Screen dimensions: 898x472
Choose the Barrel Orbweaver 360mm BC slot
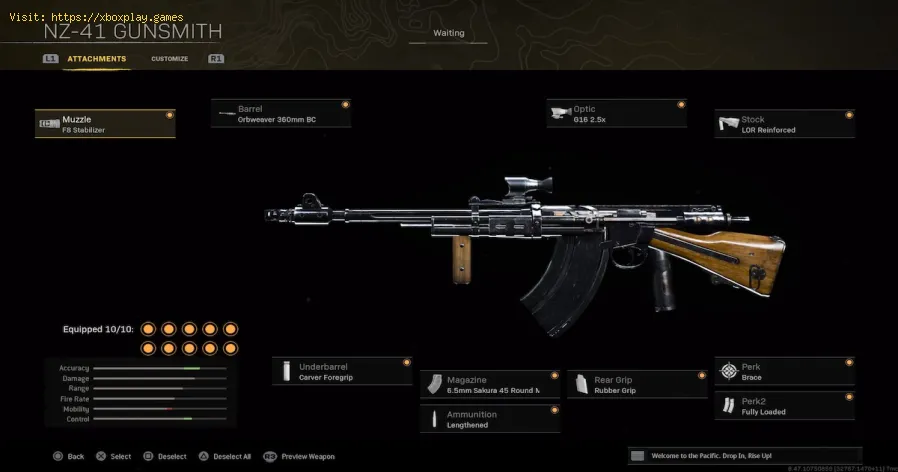pos(281,113)
